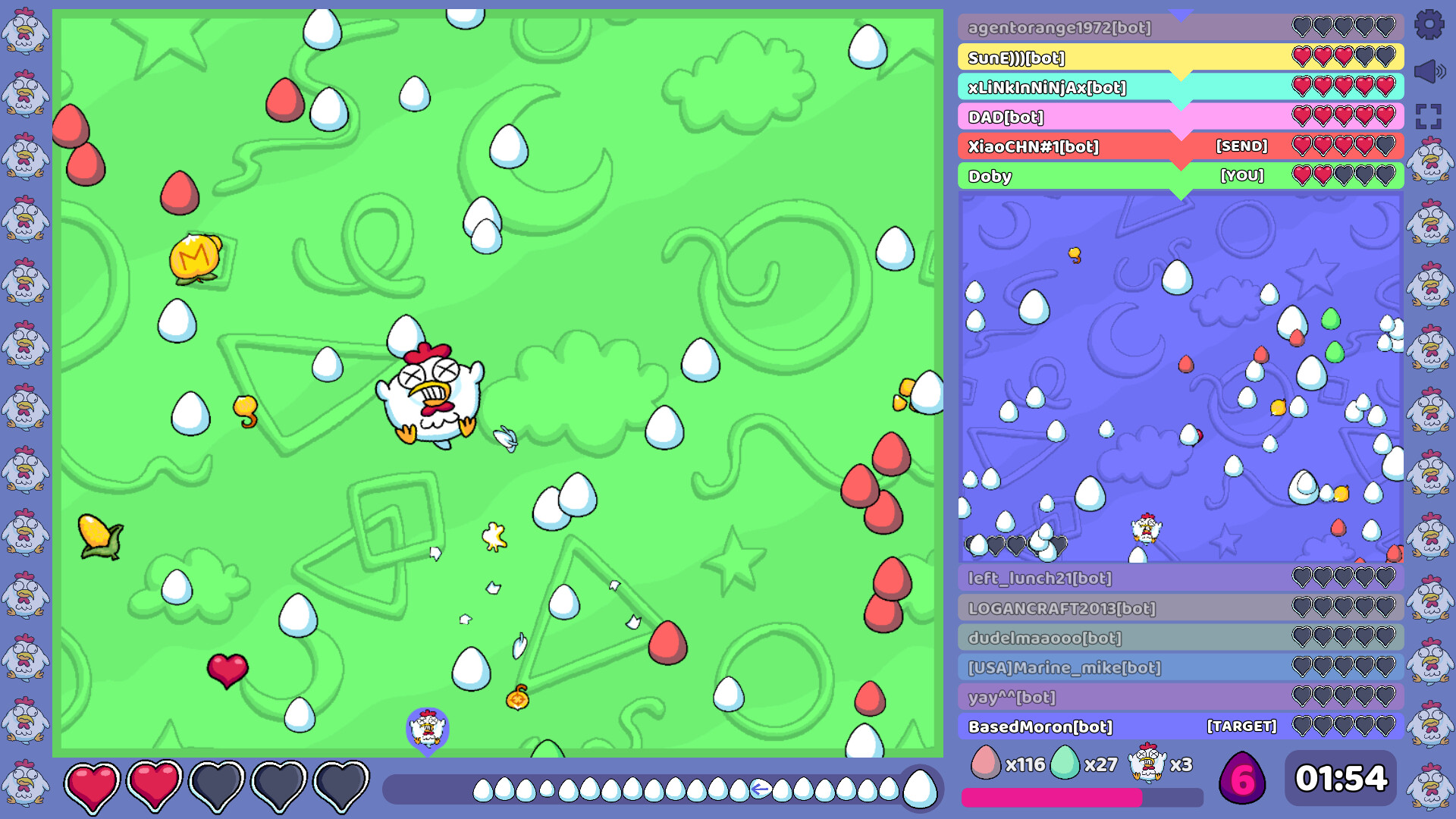Click the 01:54 match timer
Screen dimensions: 1456x819
coord(1341,777)
